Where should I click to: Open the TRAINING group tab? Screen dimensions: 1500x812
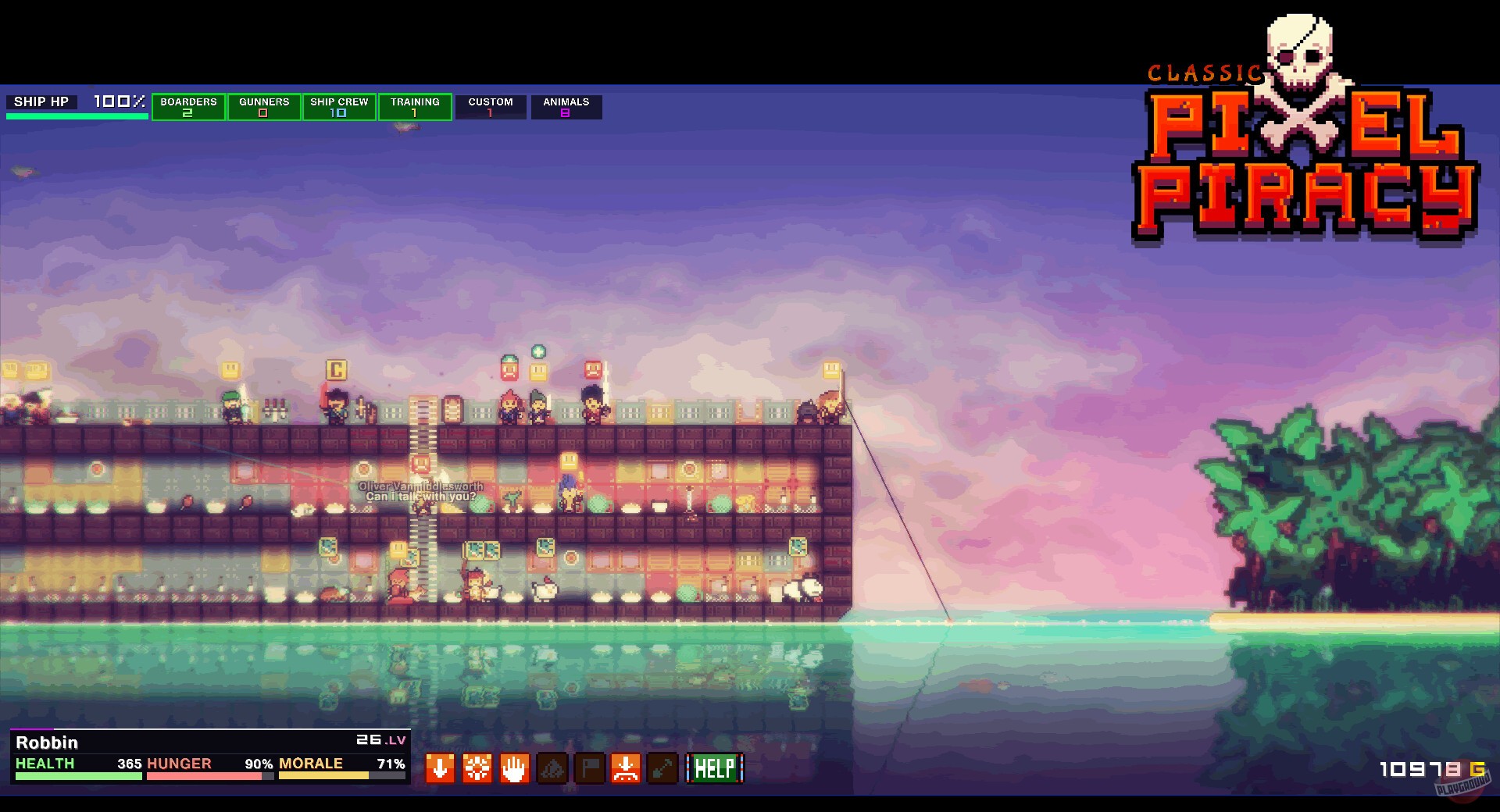coord(415,107)
